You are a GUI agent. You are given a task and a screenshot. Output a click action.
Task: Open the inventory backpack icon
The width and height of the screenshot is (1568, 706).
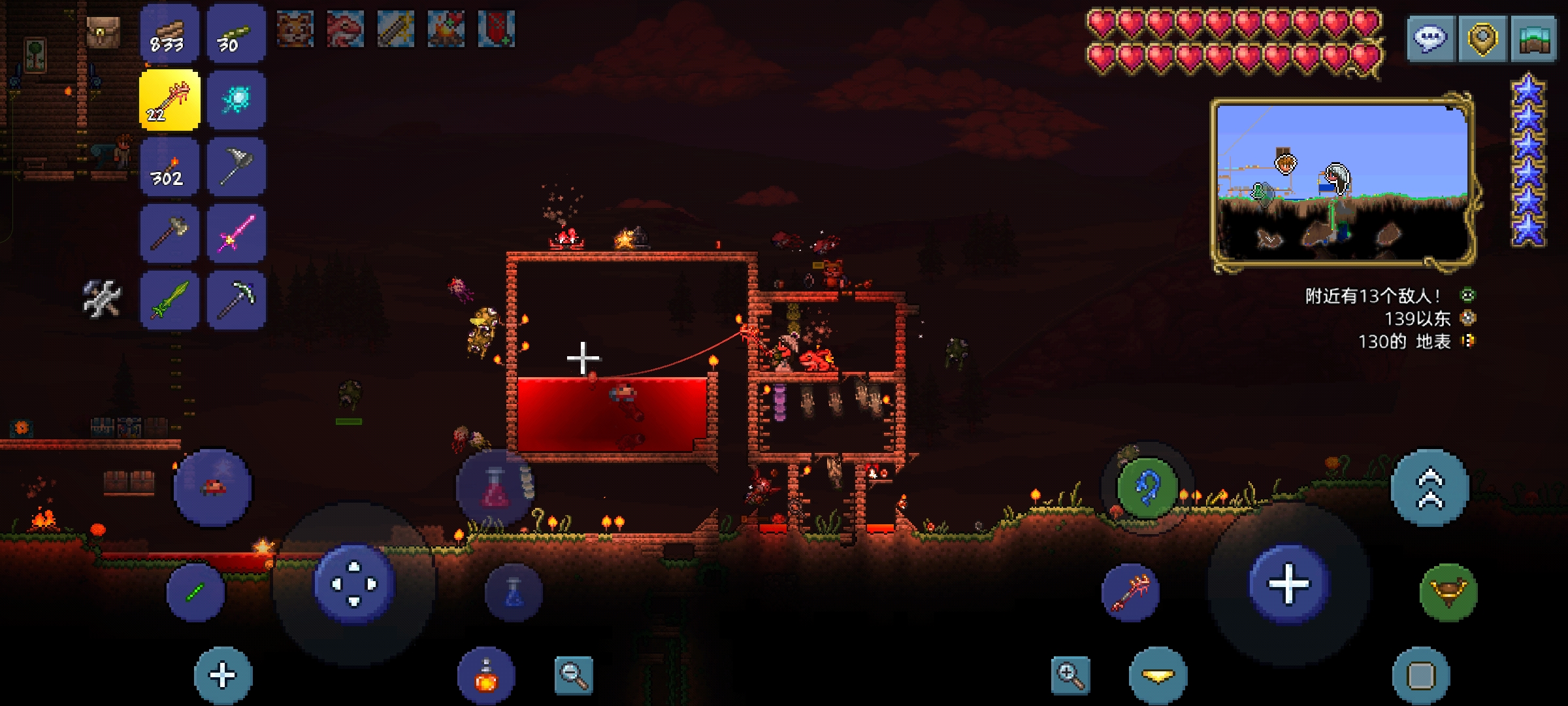click(103, 31)
